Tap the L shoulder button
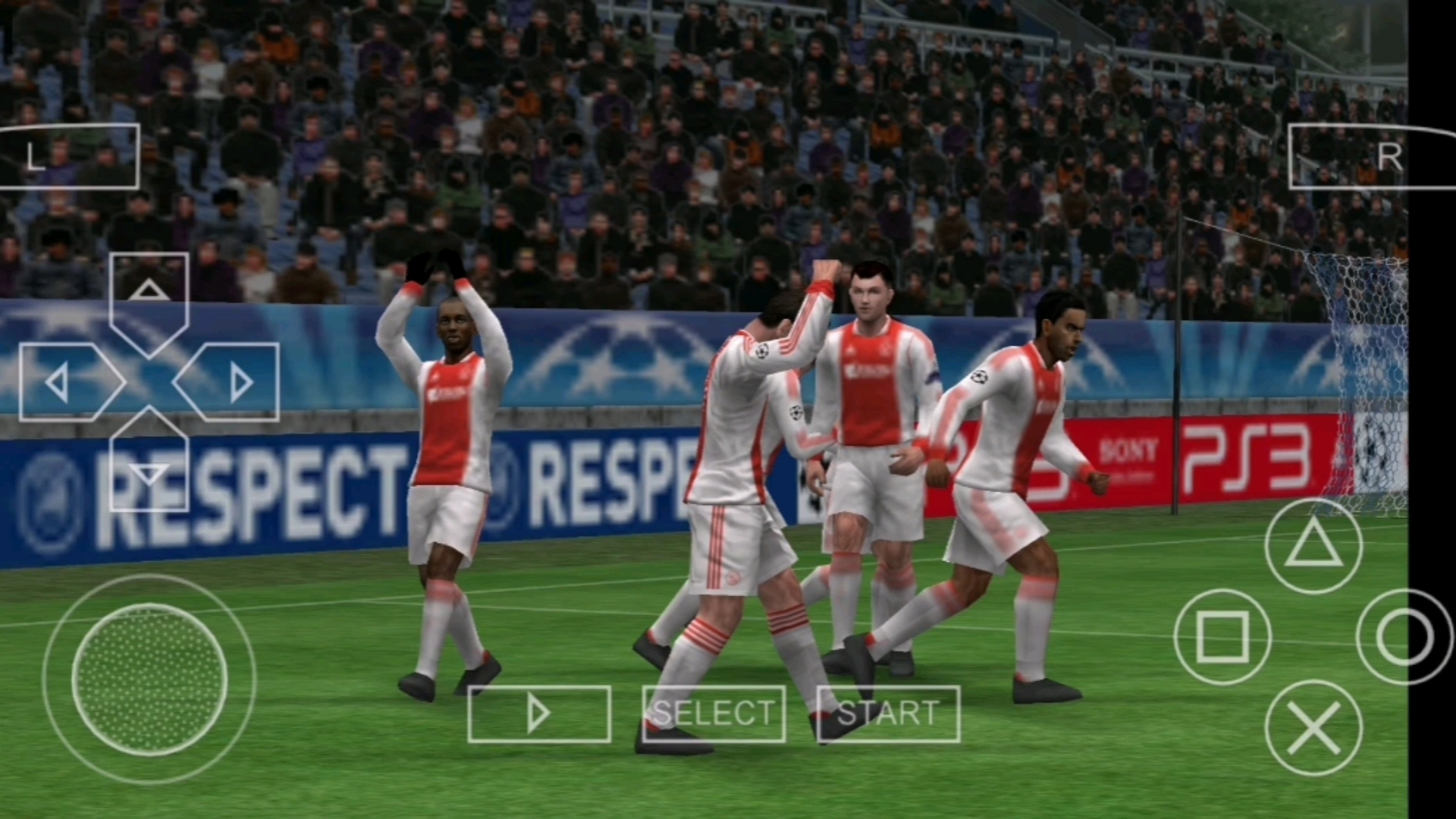This screenshot has width=1456, height=819. tap(68, 156)
